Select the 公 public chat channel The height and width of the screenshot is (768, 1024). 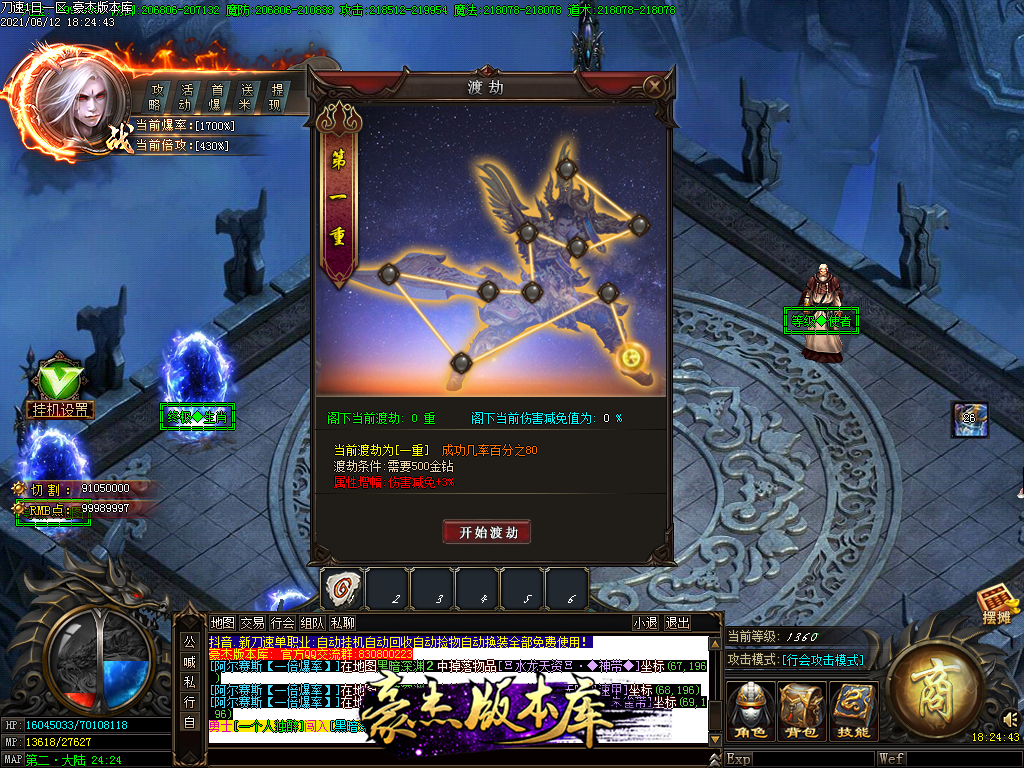(x=189, y=641)
